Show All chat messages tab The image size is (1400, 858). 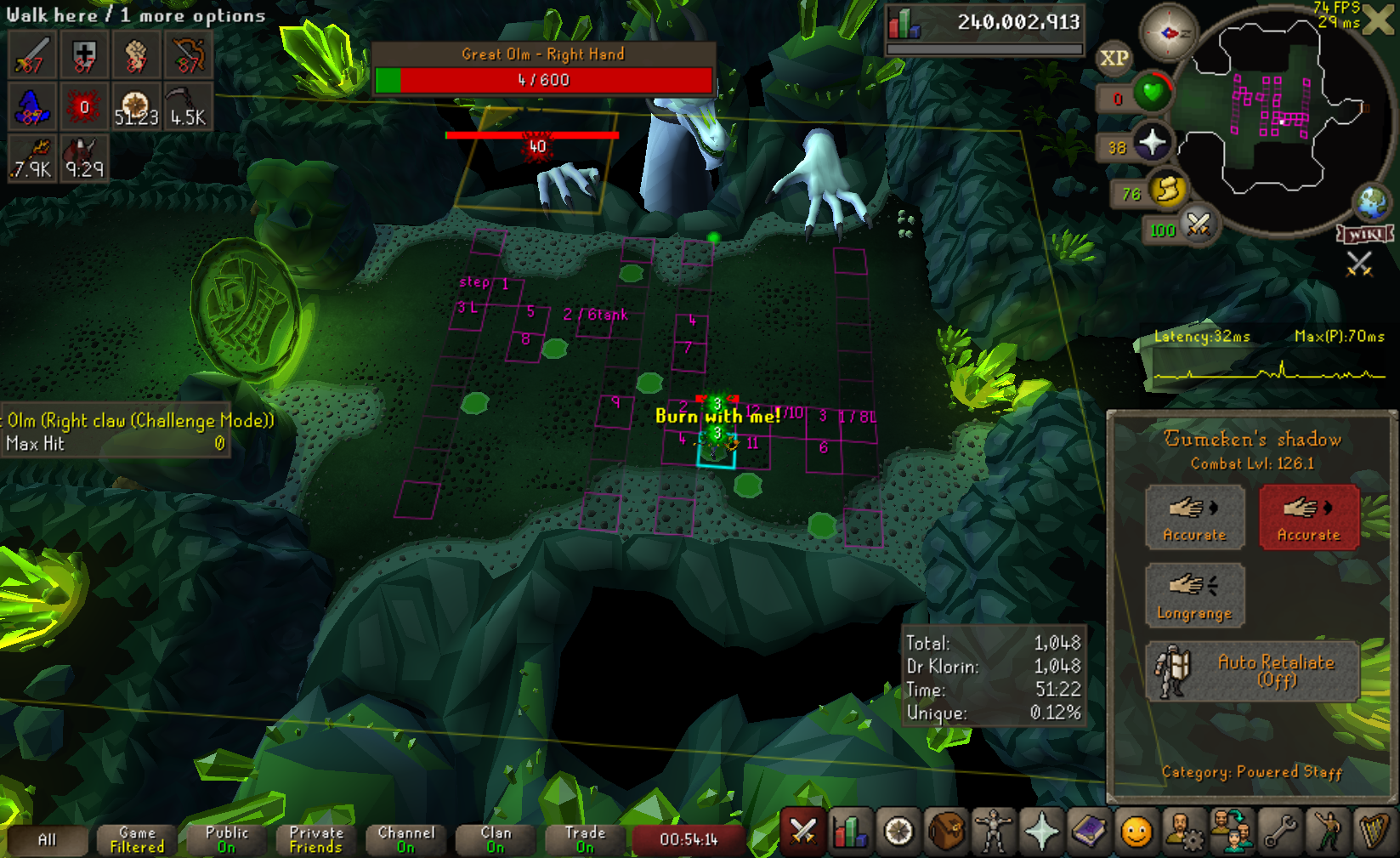coord(47,839)
